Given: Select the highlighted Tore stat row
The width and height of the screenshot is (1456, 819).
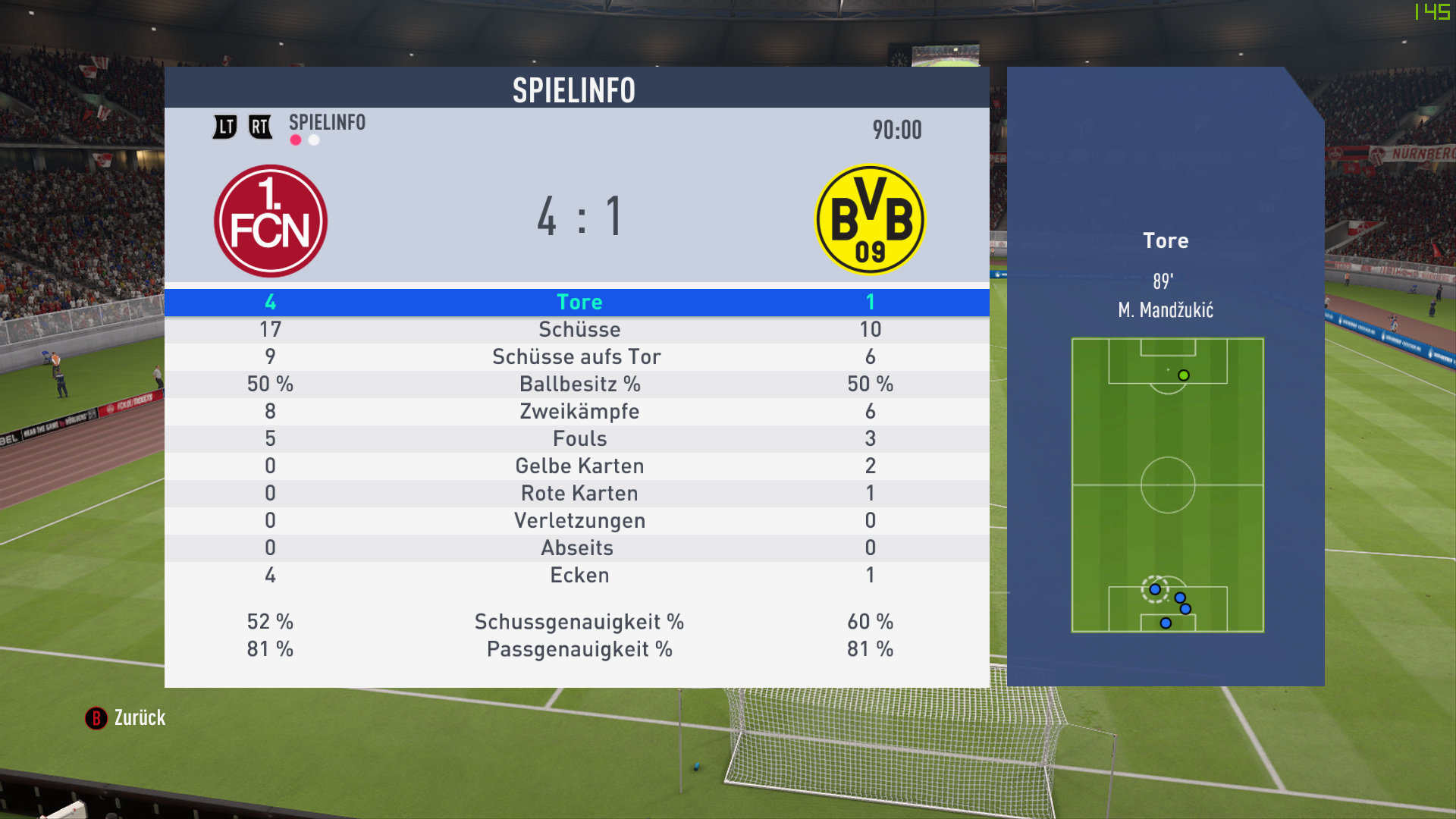Looking at the screenshot, I should pyautogui.click(x=579, y=302).
